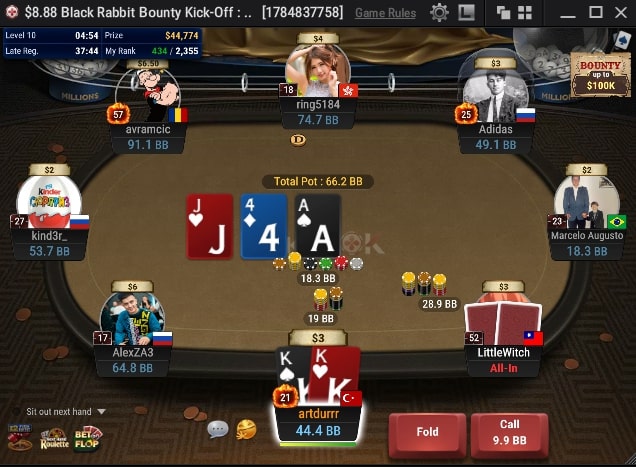Minimize the poker table window
This screenshot has height=467, width=636.
pos(566,13)
